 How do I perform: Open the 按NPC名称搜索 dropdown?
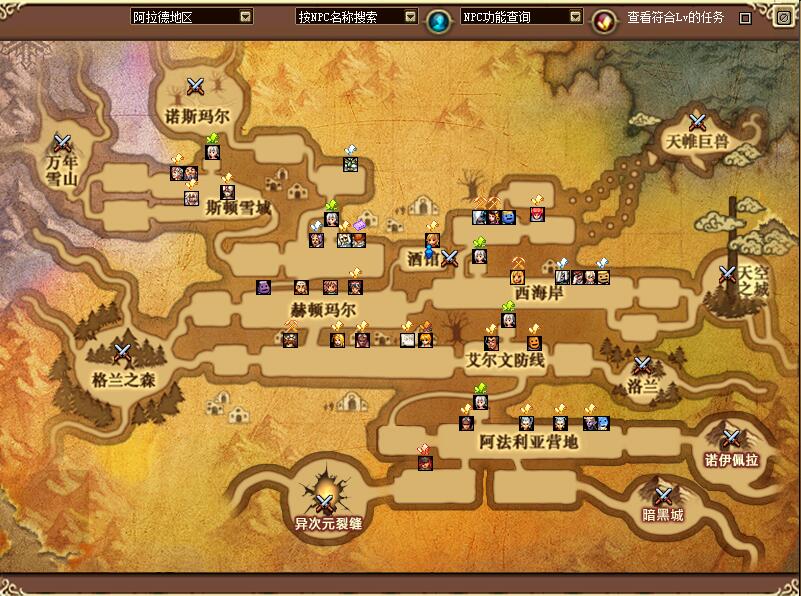pyautogui.click(x=410, y=17)
